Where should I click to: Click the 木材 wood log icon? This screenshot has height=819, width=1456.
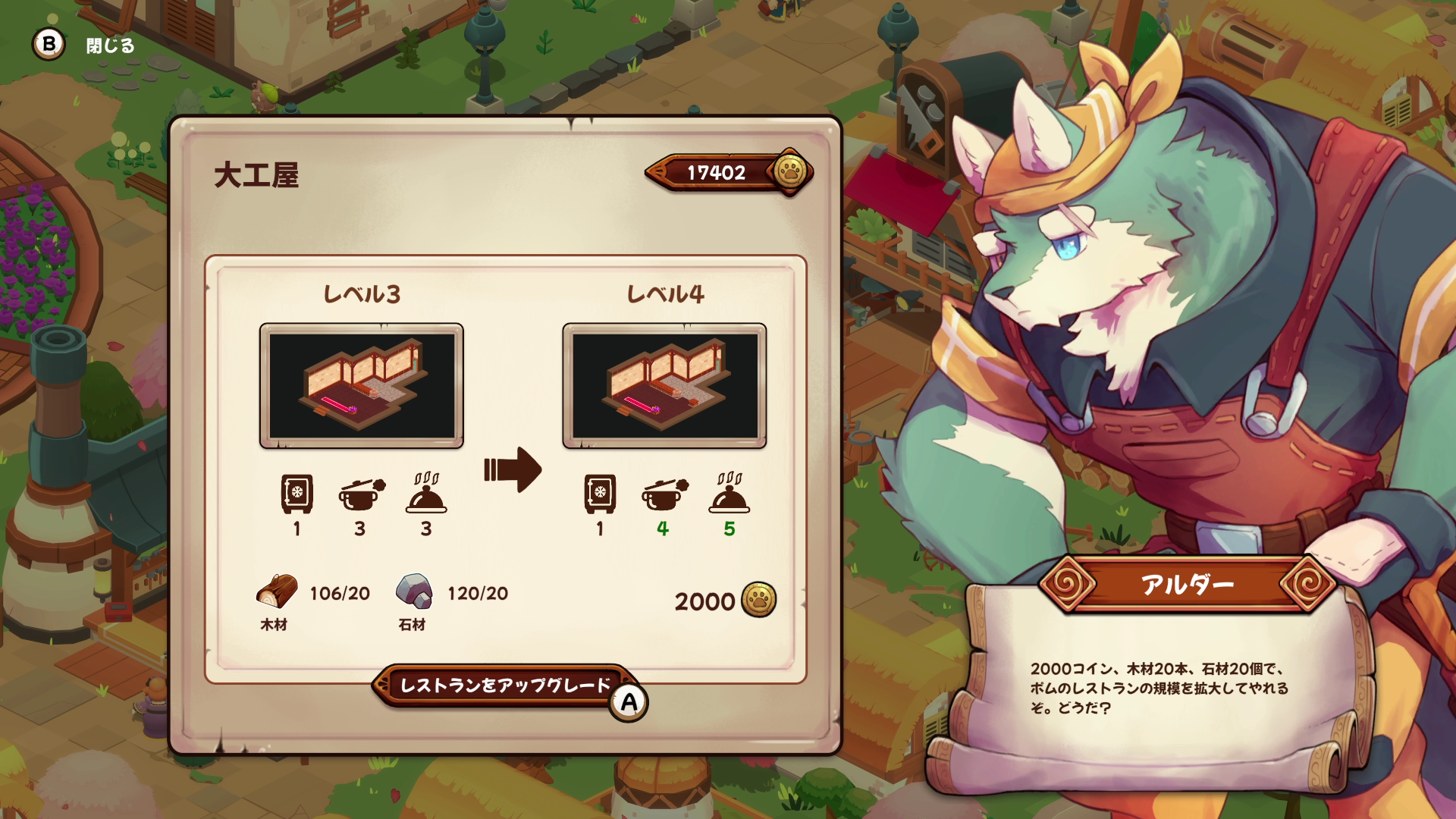(277, 591)
